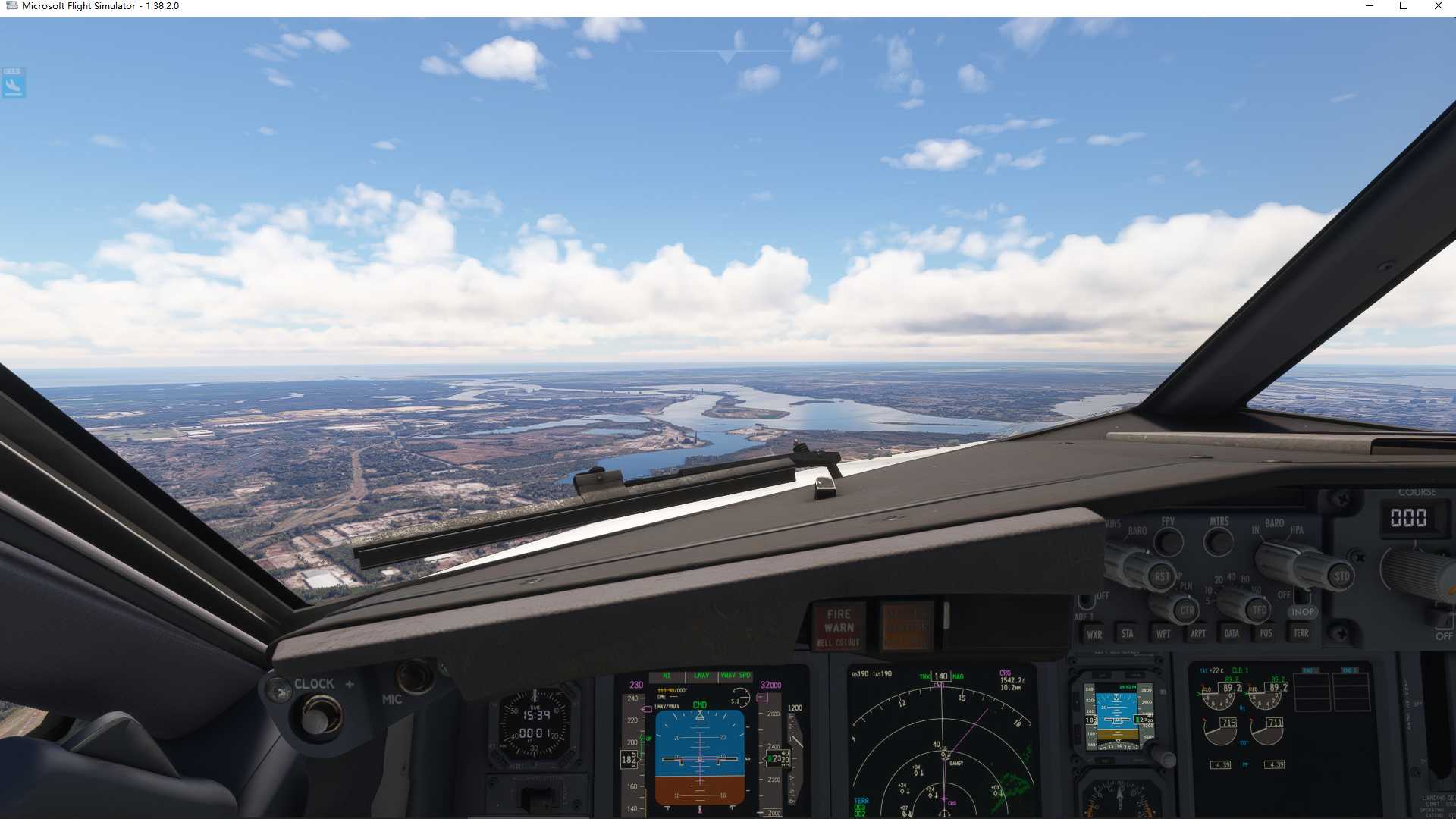
Task: Toggle the ARPT airport display
Action: tap(1198, 633)
